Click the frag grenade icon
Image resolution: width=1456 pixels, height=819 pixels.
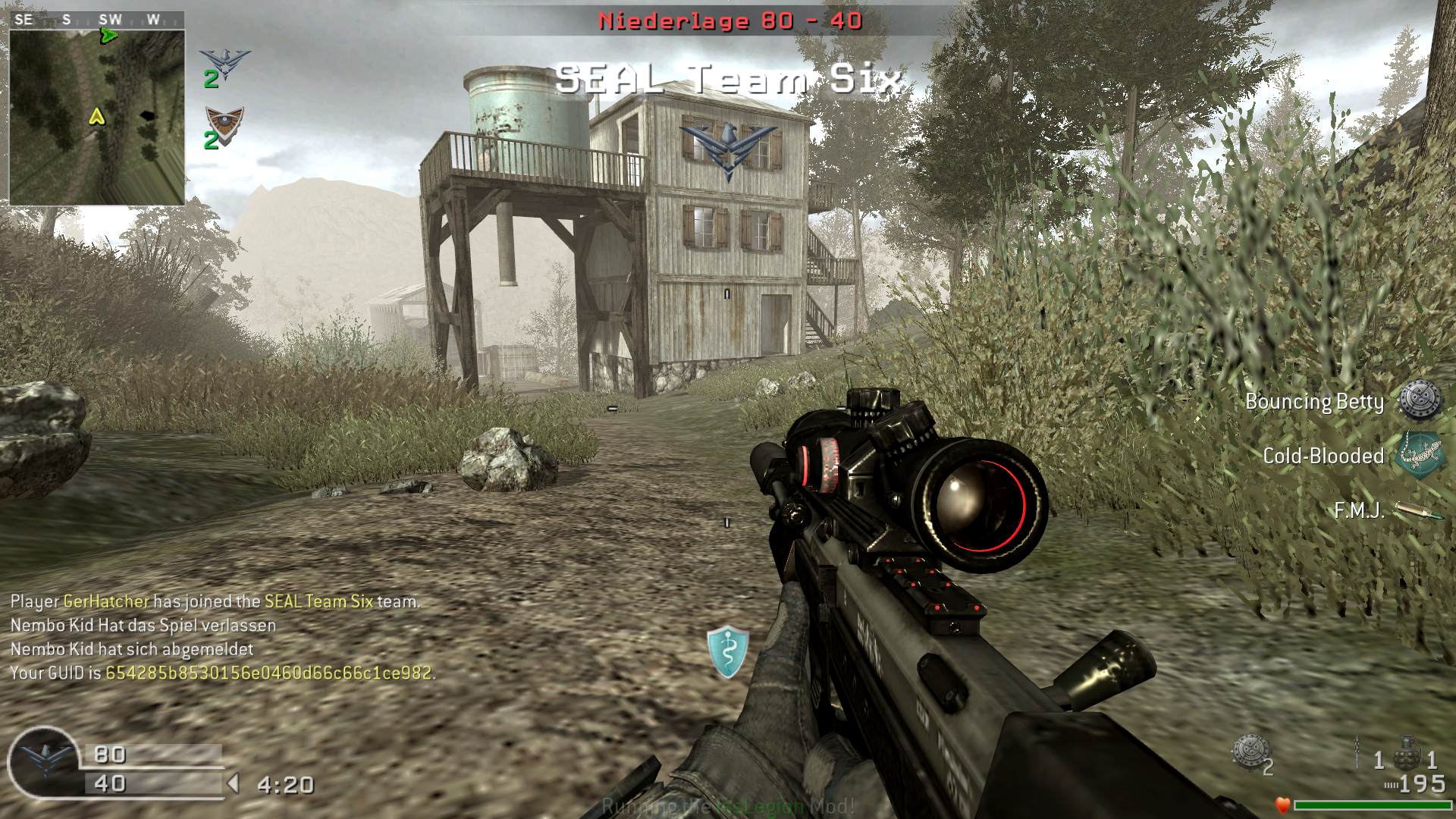click(1407, 750)
